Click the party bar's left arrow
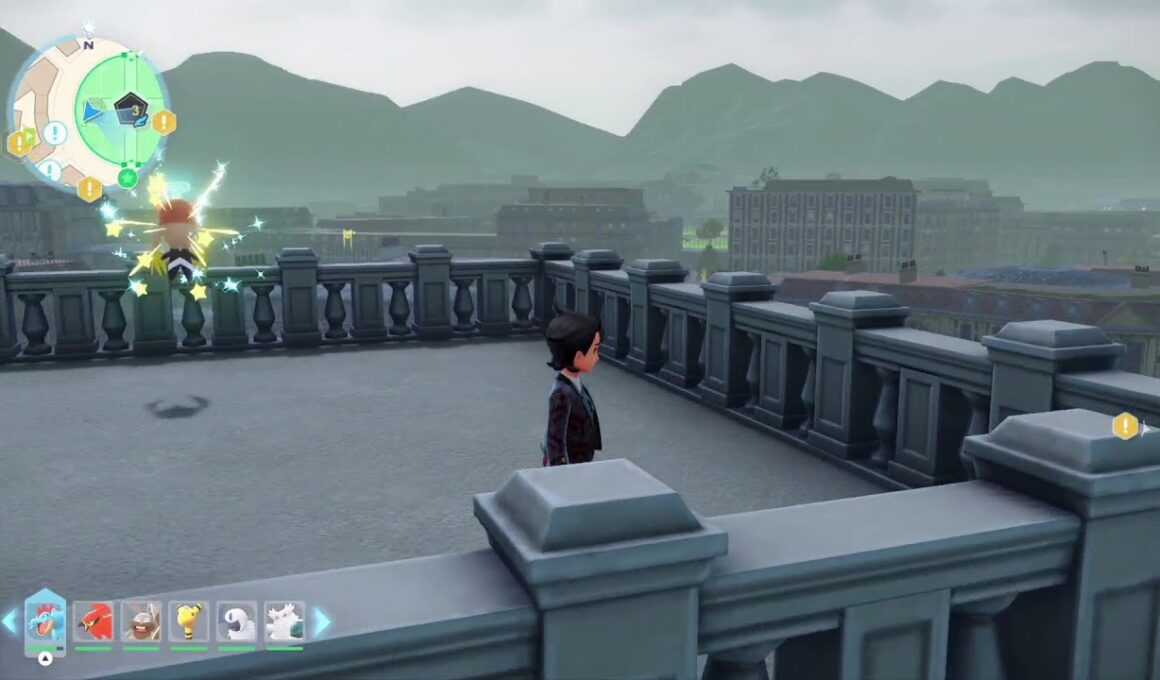Screen dimensions: 1160x680 coord(10,622)
